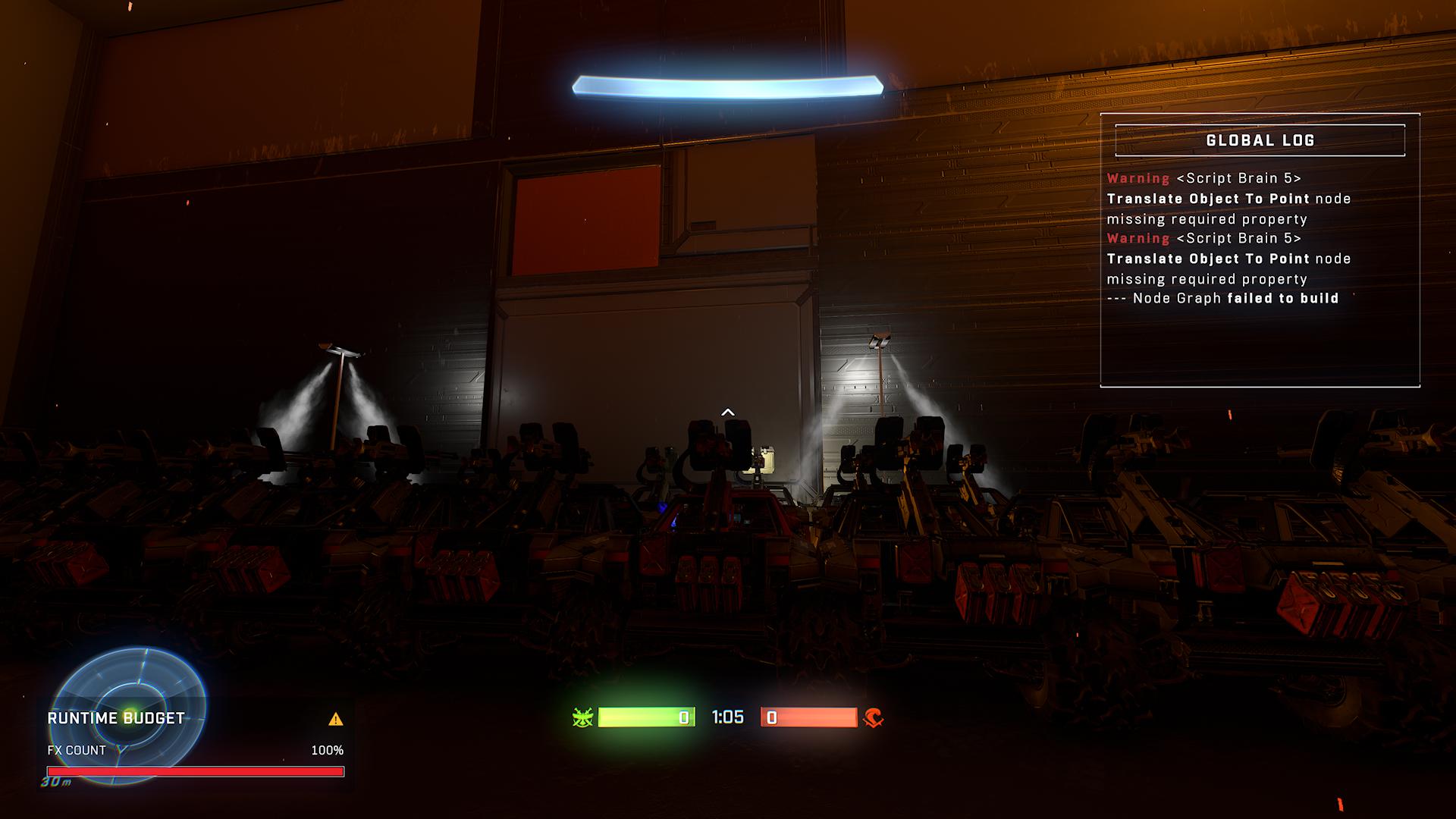Viewport: 1456px width, 819px height.
Task: Select the Runtime Budget warning triangle icon
Action: pos(335,719)
